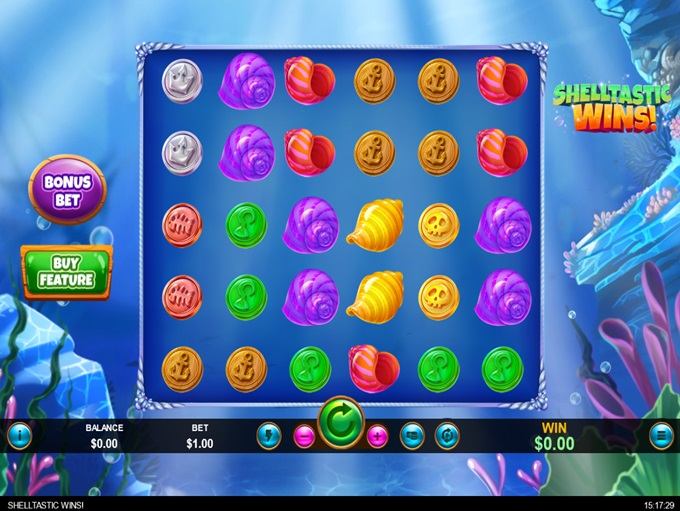
Task: Increase the bet with the plus button
Action: pyautogui.click(x=377, y=436)
